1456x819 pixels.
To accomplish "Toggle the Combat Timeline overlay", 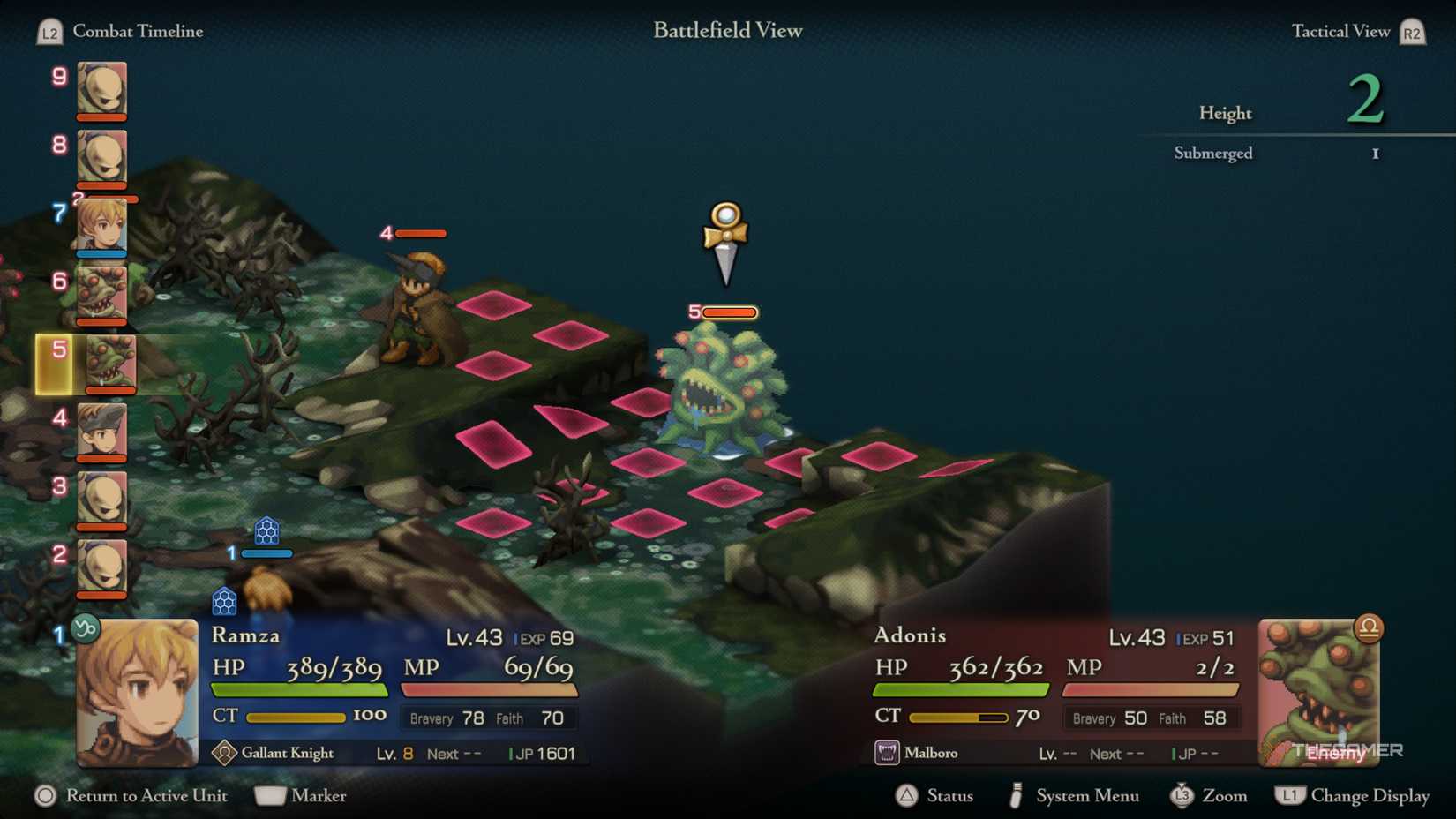I will pos(139,31).
